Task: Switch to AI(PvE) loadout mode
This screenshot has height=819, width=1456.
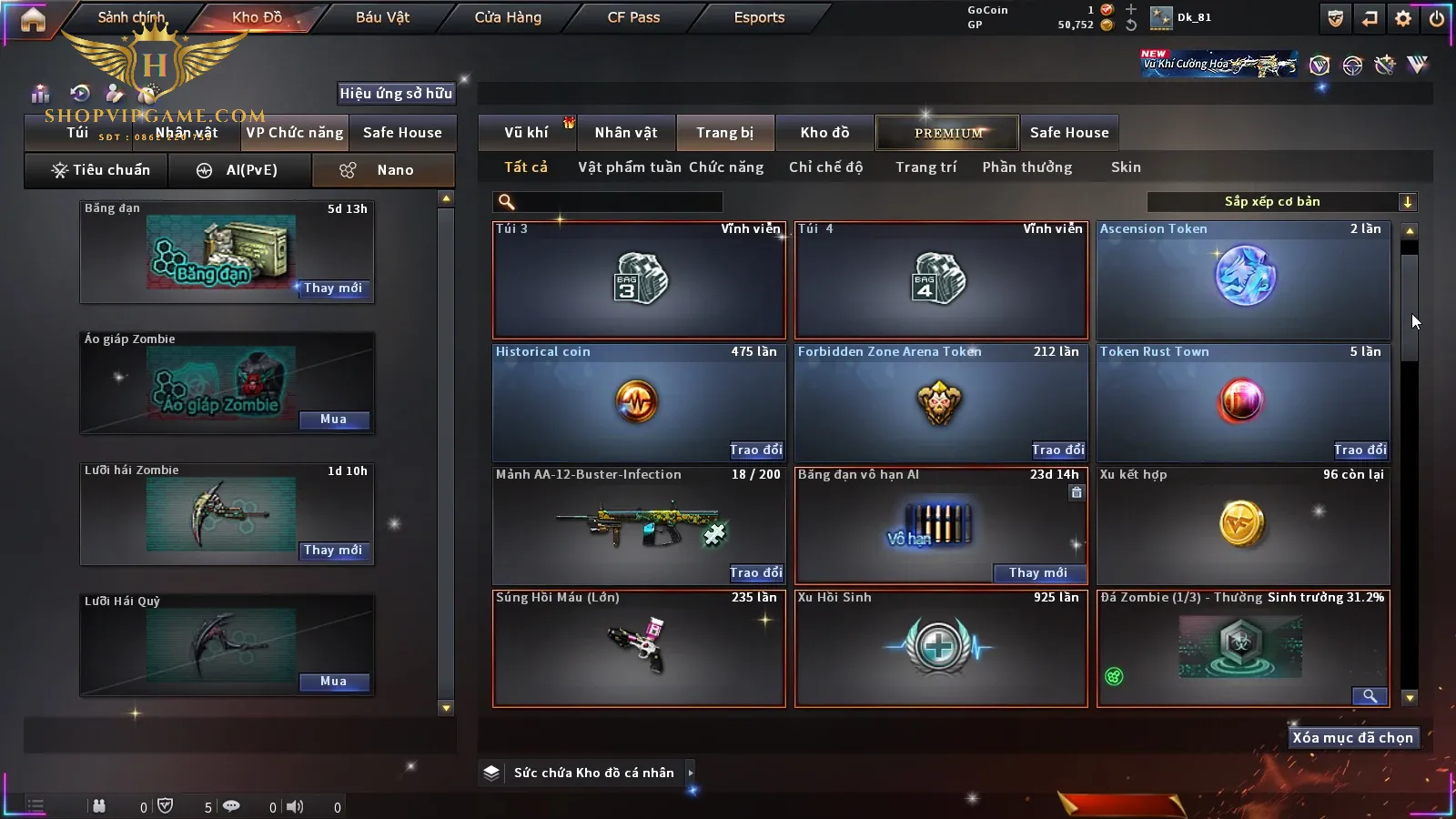Action: tap(240, 170)
